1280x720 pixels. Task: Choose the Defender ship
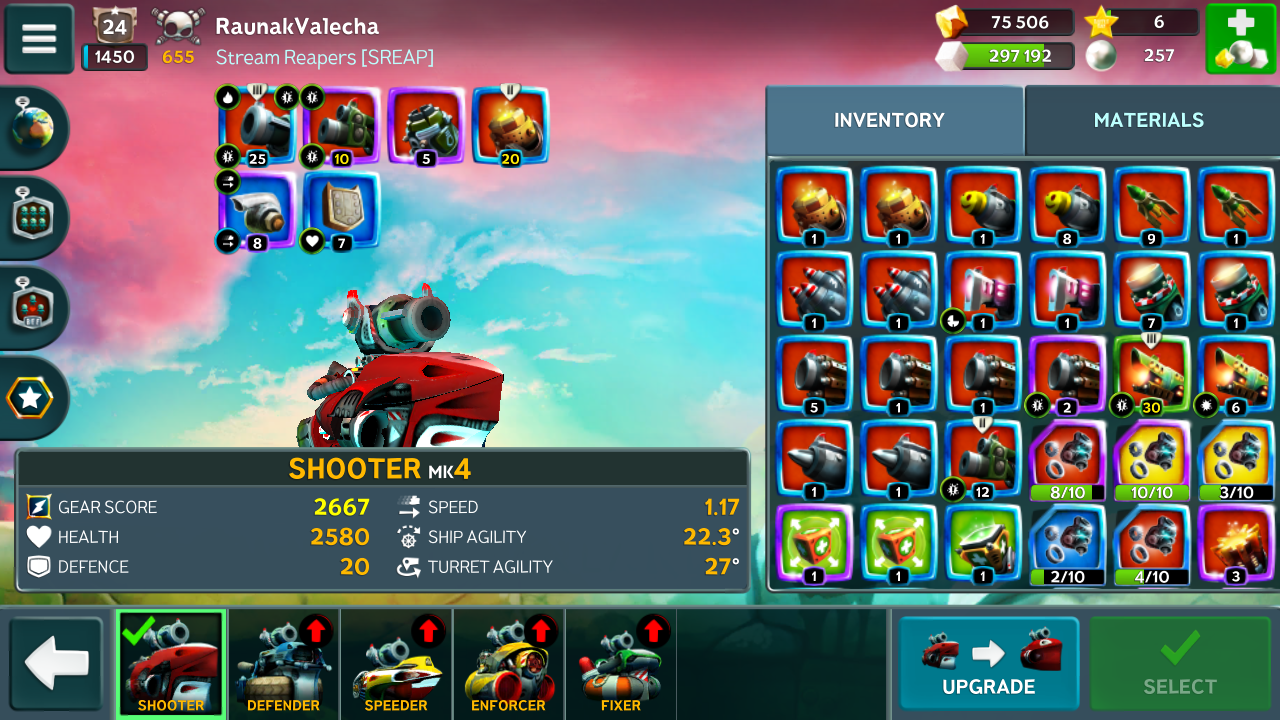283,664
